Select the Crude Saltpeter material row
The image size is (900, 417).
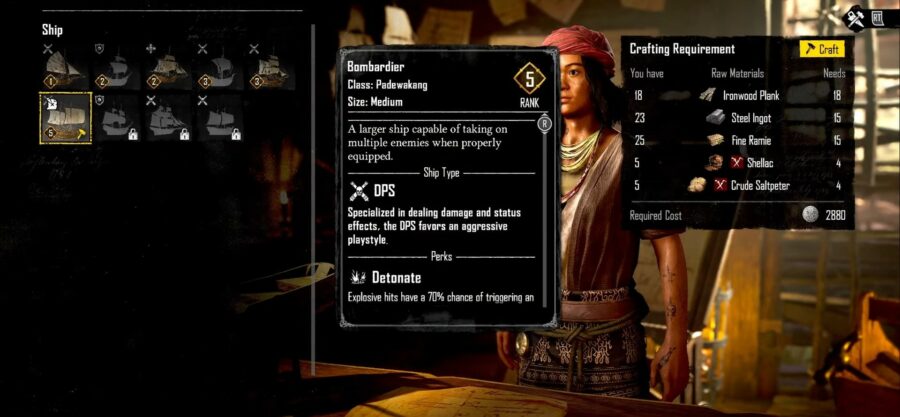[x=738, y=184]
